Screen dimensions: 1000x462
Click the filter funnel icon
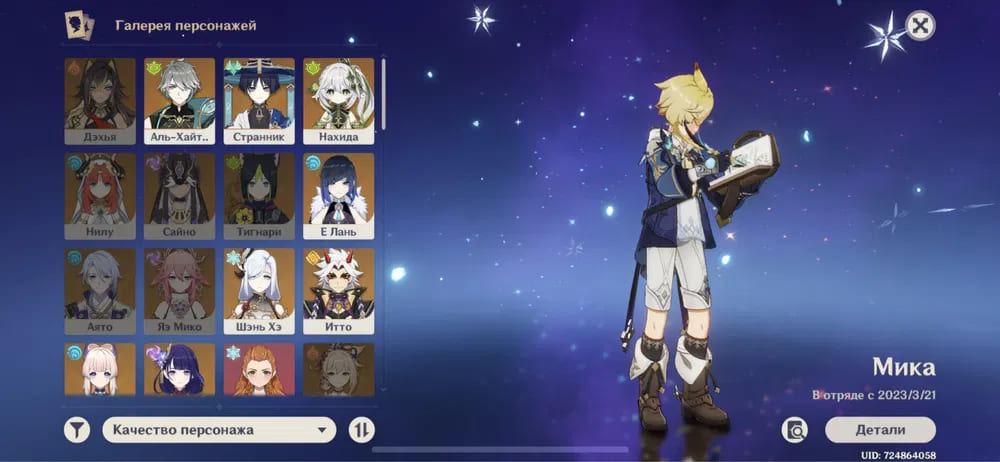(77, 430)
